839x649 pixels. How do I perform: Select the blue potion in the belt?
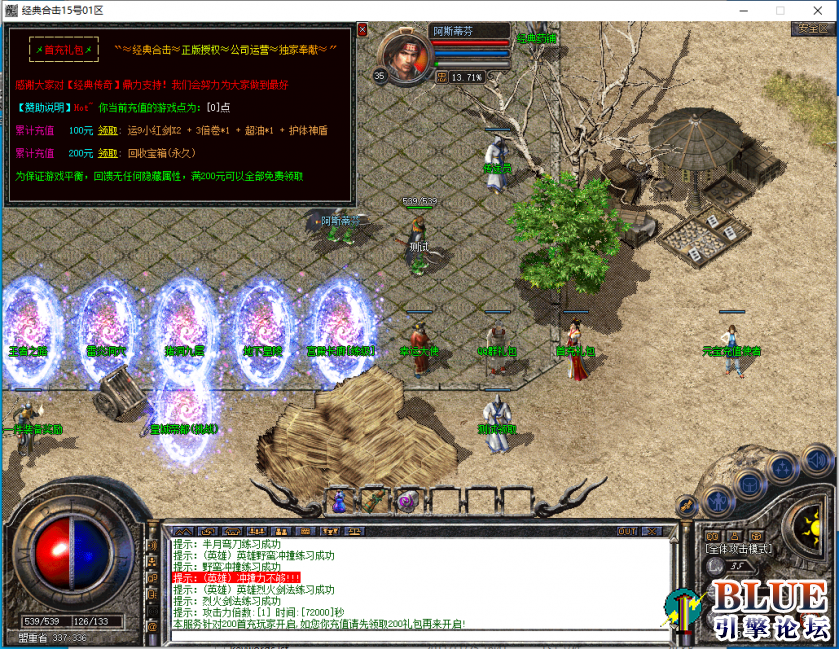coord(339,498)
